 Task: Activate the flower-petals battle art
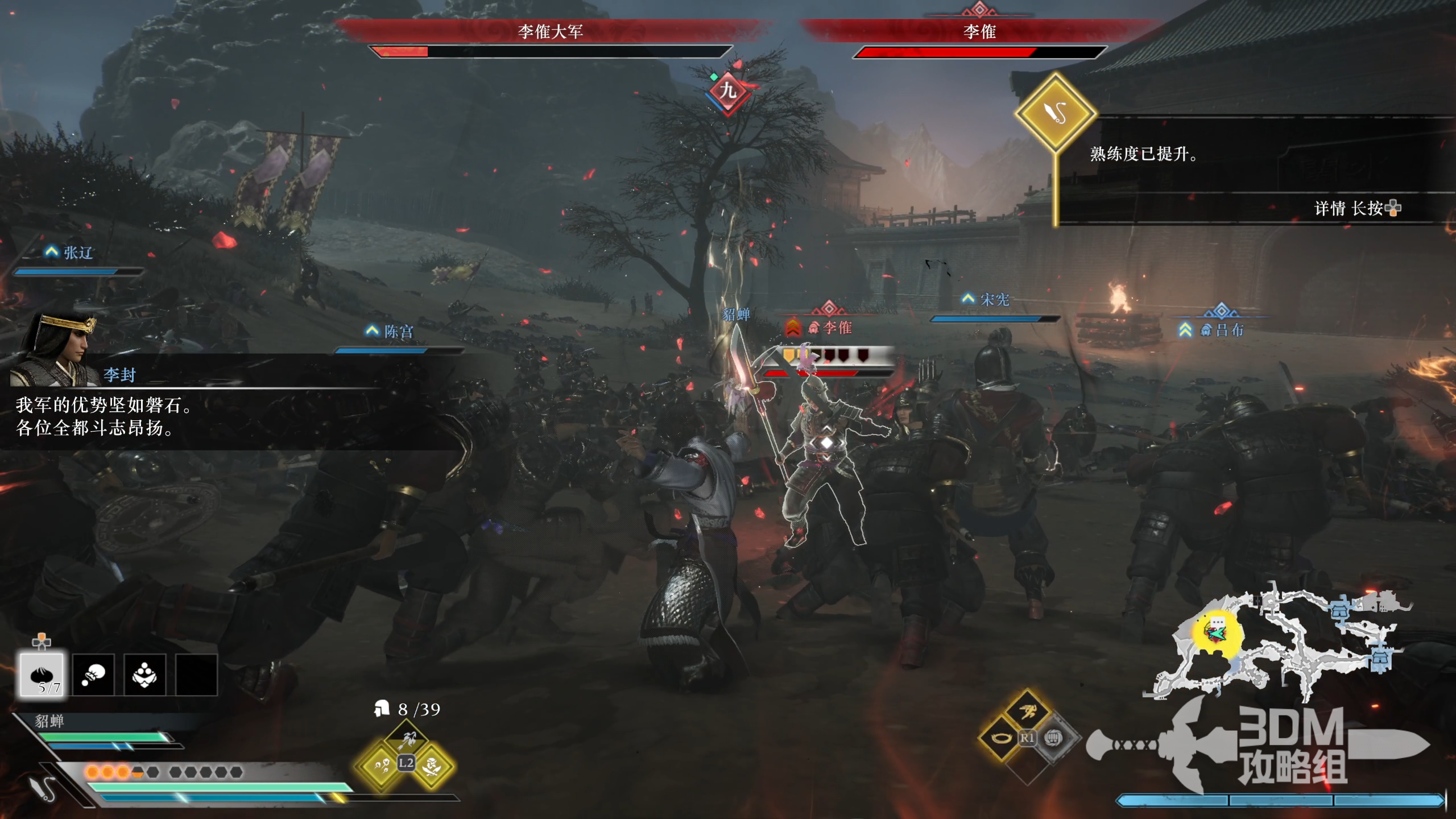pos(380,766)
